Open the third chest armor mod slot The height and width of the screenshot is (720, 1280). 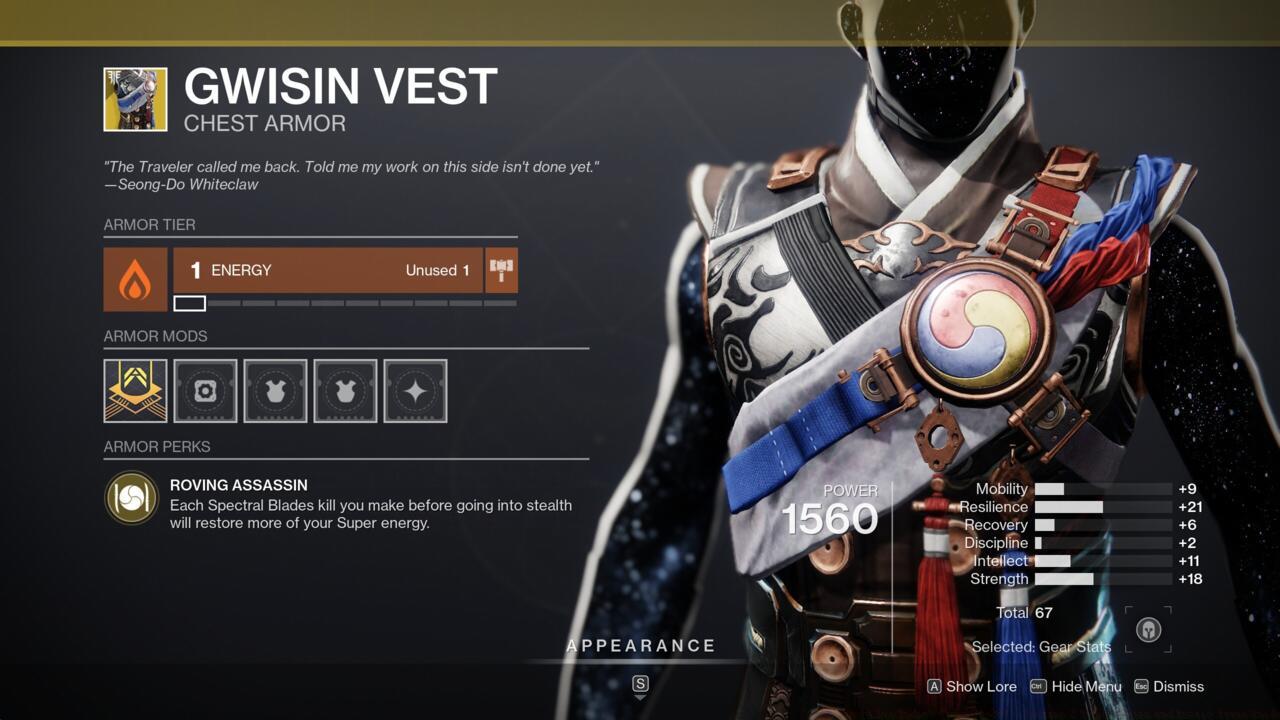pos(275,391)
